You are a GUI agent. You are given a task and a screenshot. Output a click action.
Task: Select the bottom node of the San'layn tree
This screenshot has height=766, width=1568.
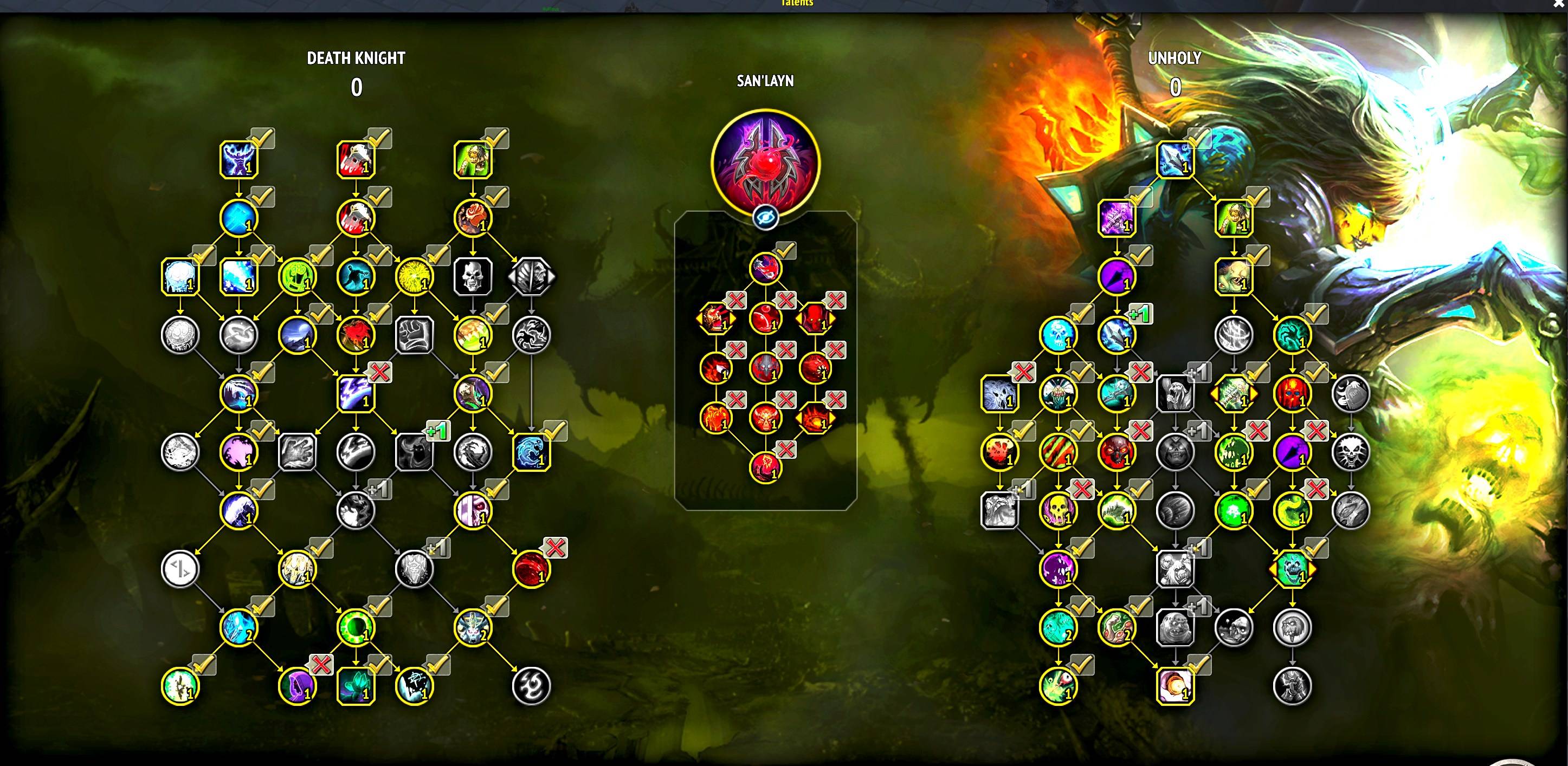click(765, 468)
